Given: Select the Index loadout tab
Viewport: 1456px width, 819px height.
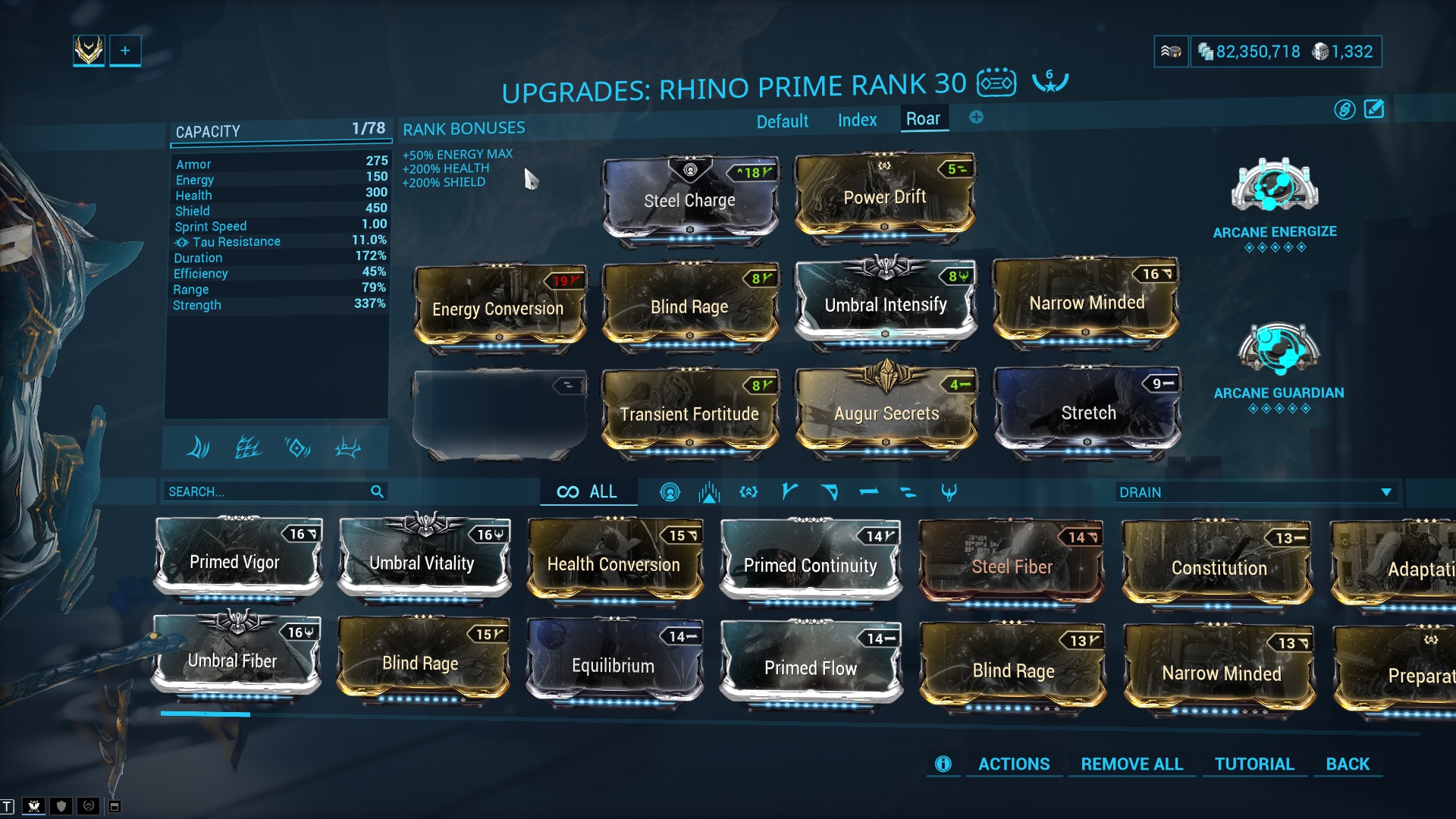Looking at the screenshot, I should tap(857, 120).
